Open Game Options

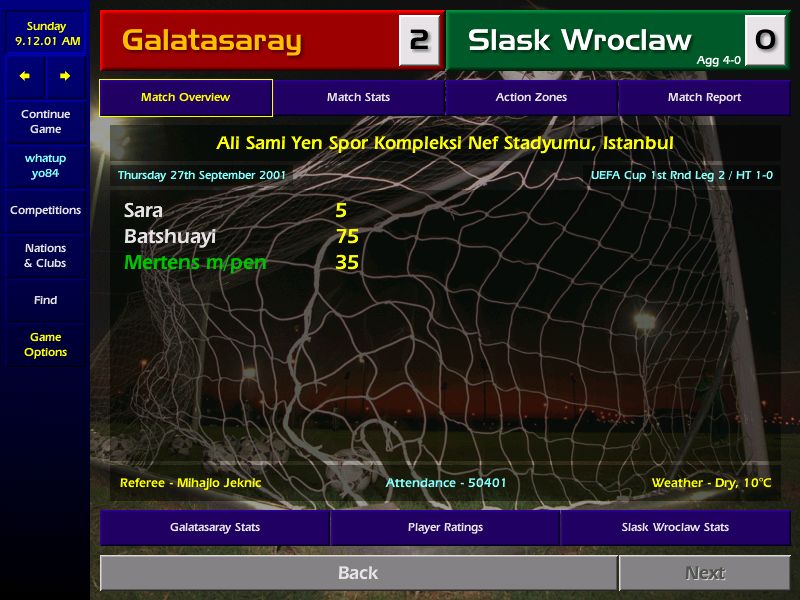click(x=45, y=345)
